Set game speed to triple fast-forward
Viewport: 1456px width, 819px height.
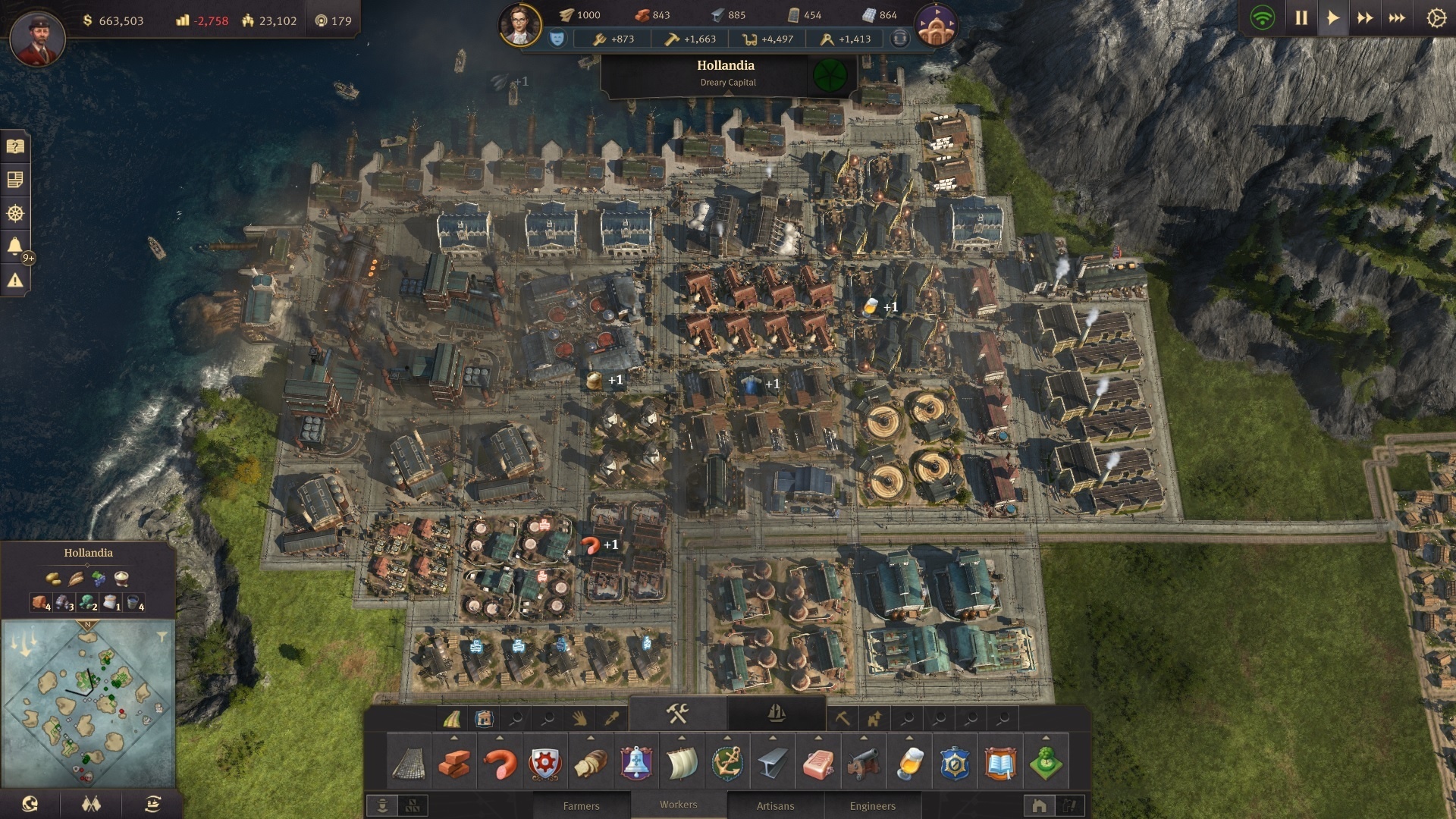1397,18
